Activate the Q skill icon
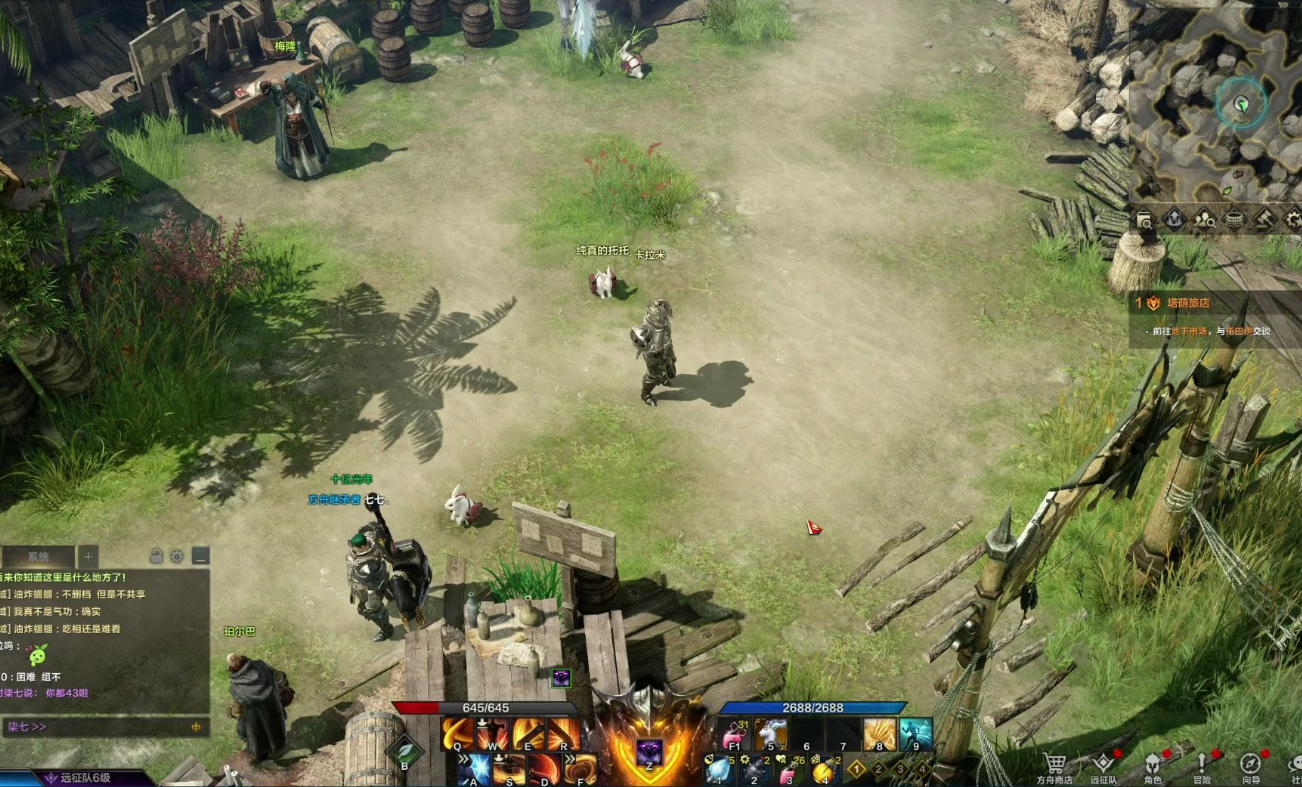 [459, 735]
